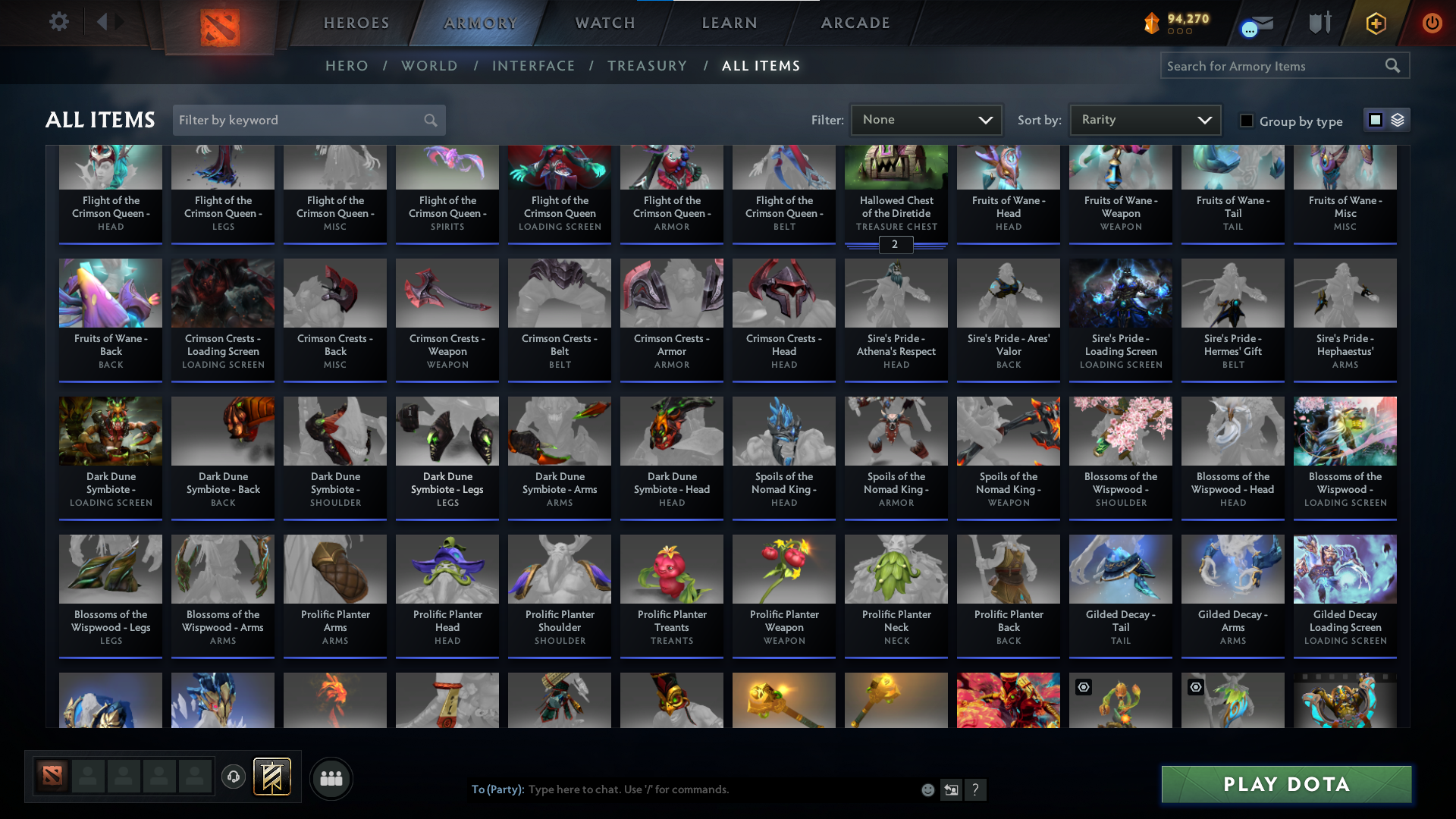This screenshot has height=819, width=1456.
Task: Switch to the WATCH tab
Action: click(604, 23)
